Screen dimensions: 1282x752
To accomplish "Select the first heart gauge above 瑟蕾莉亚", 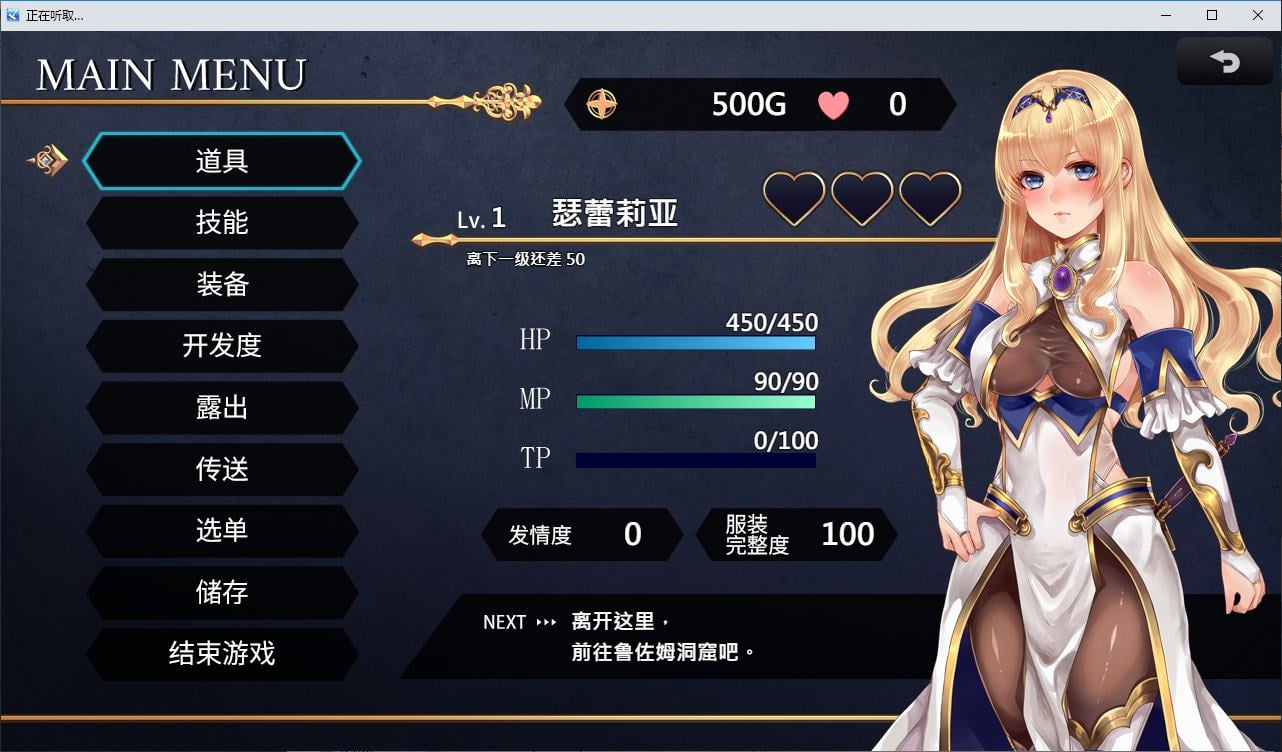I will (x=793, y=199).
